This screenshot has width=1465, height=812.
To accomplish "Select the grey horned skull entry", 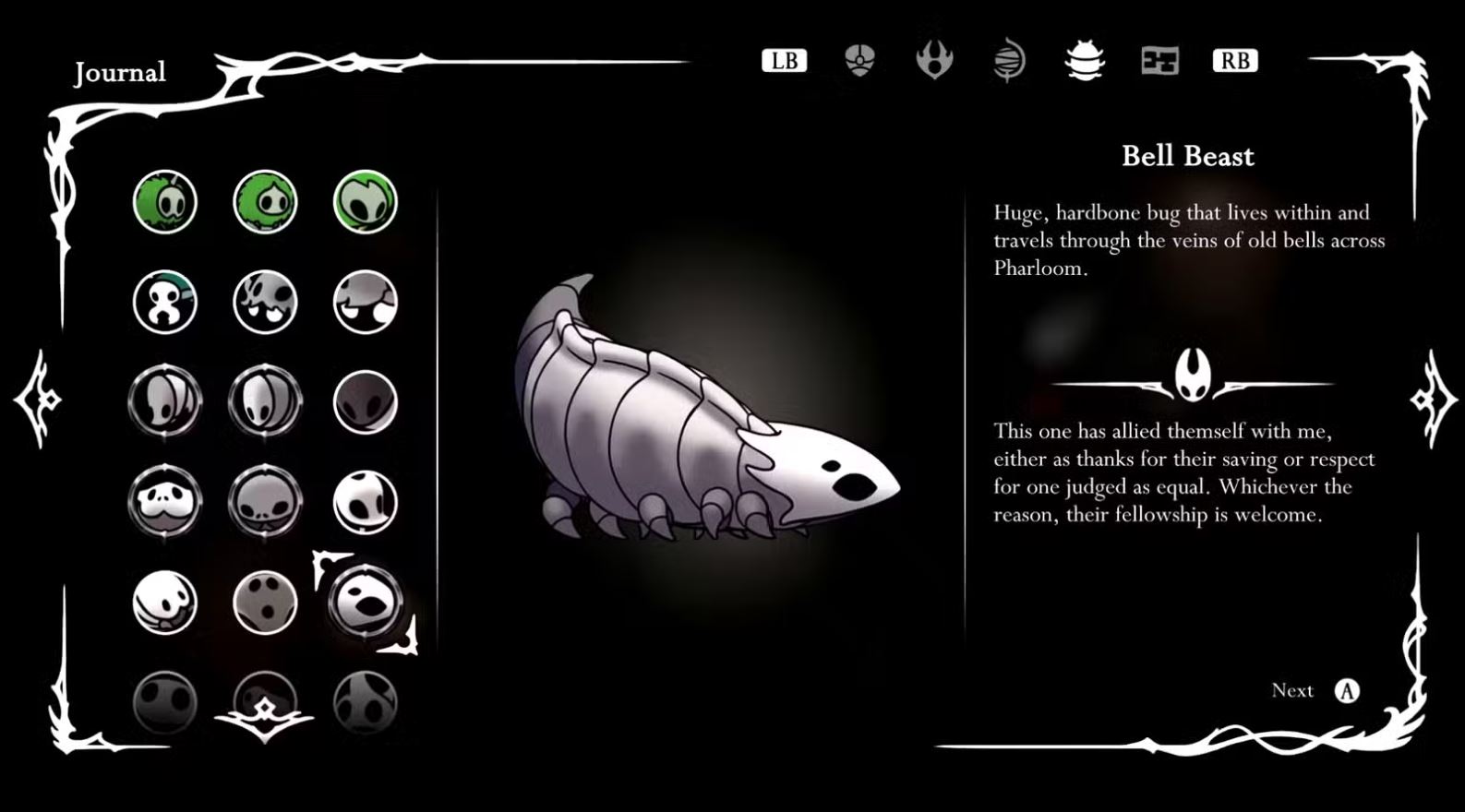I will 265,302.
